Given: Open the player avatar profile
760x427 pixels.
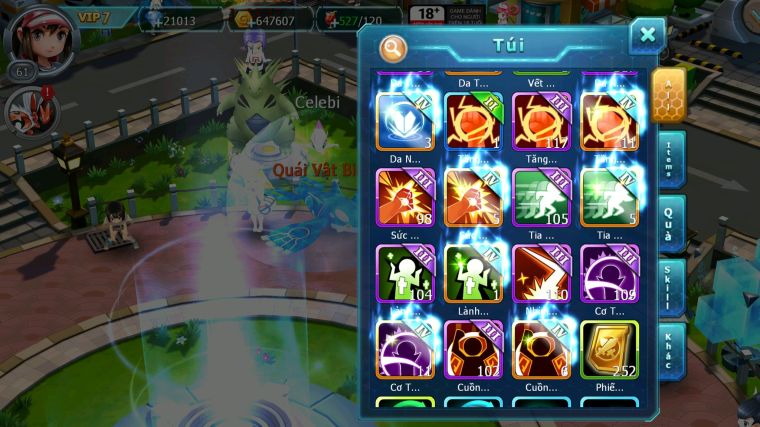Looking at the screenshot, I should [39, 36].
